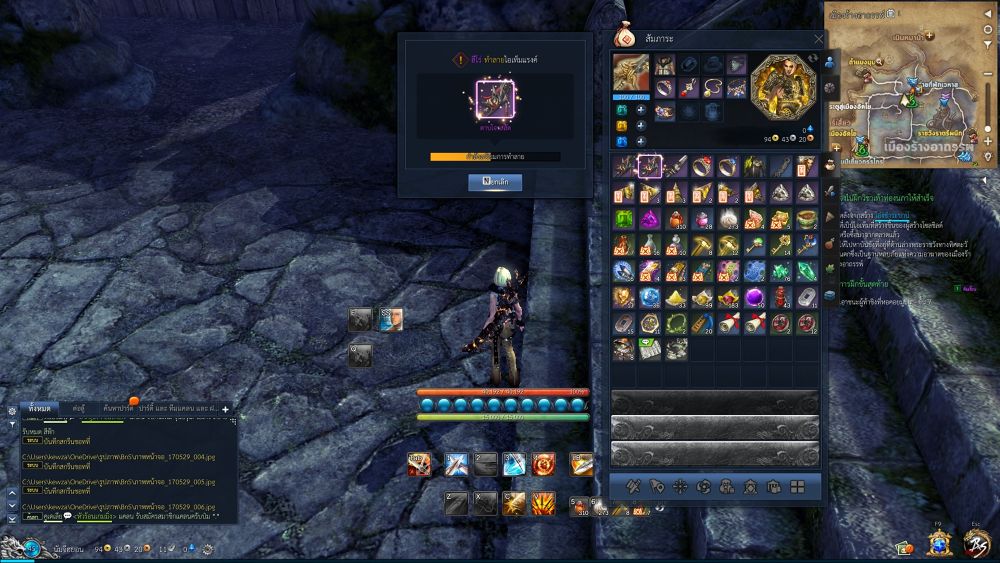1000x563 pixels.
Task: Open the BS menu emblem
Action: [x=975, y=542]
